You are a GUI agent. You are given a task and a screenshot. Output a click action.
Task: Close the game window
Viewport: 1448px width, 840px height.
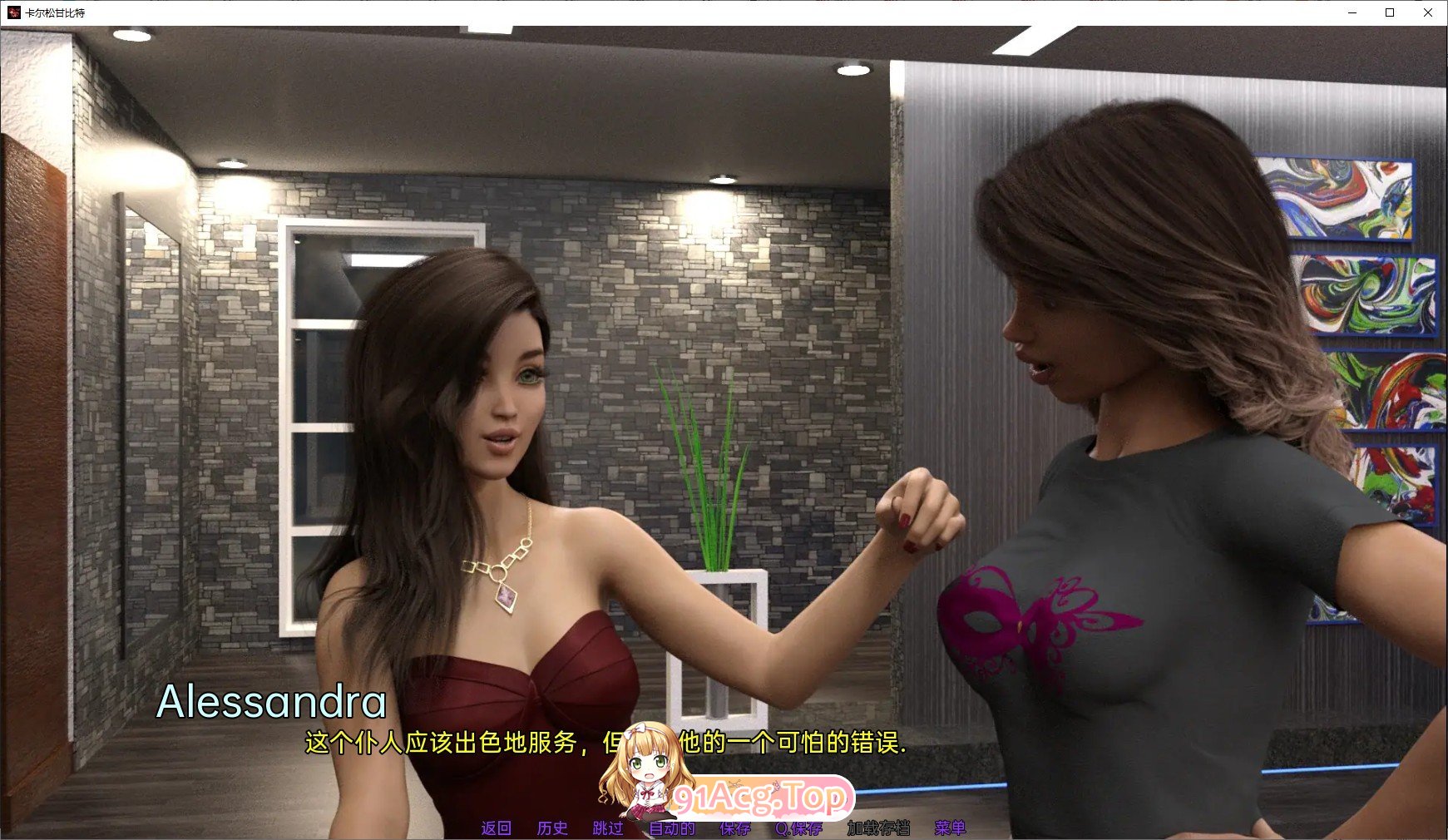click(x=1428, y=13)
